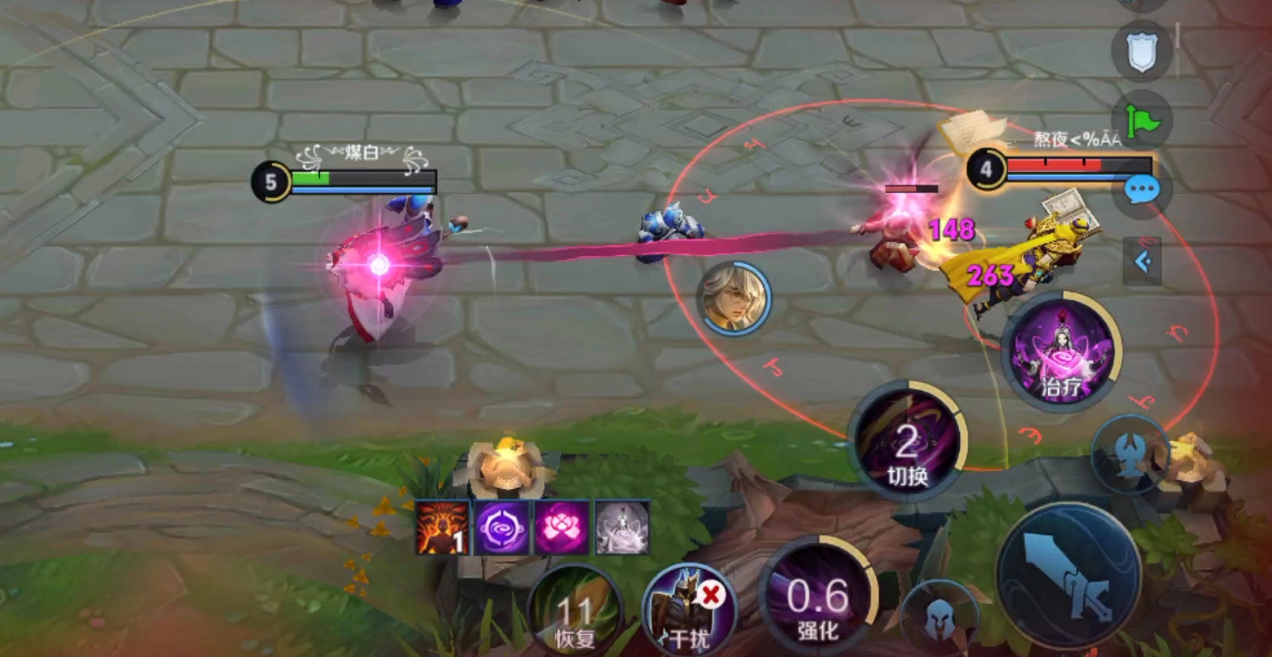Select the blond hero target portrait
Screen dimensions: 1272x657
(734, 298)
